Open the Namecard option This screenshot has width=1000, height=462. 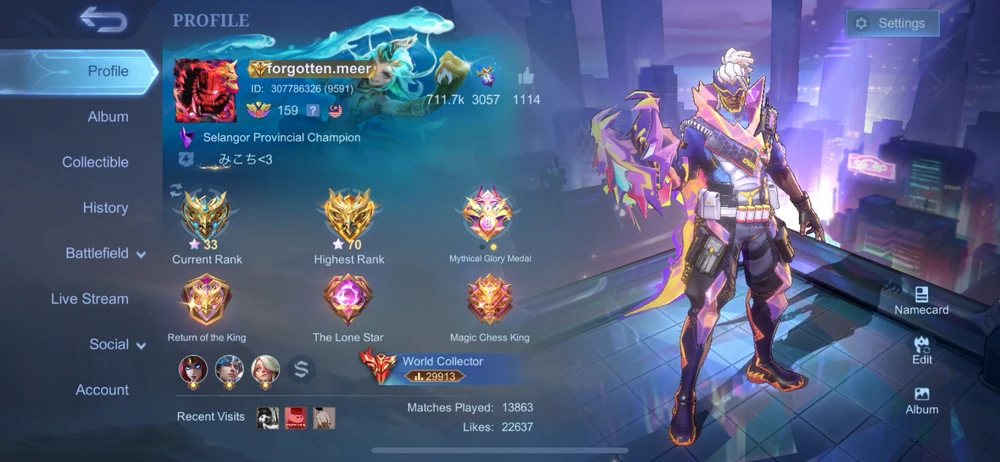point(921,300)
